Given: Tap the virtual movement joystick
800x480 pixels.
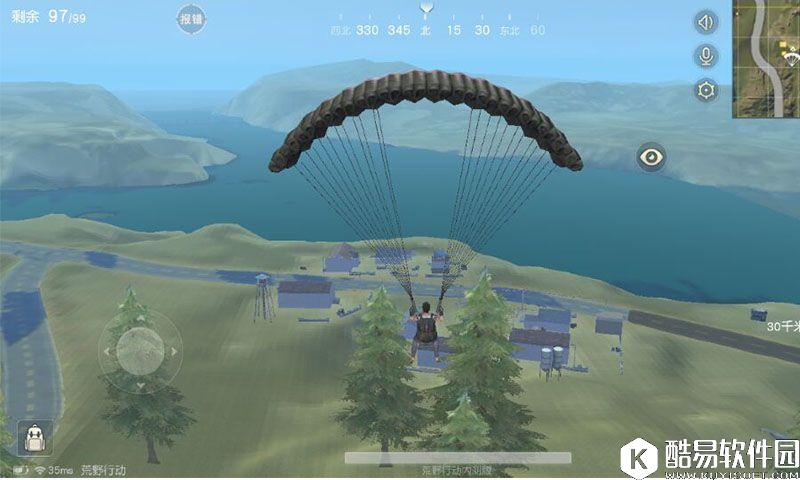Looking at the screenshot, I should point(139,350).
